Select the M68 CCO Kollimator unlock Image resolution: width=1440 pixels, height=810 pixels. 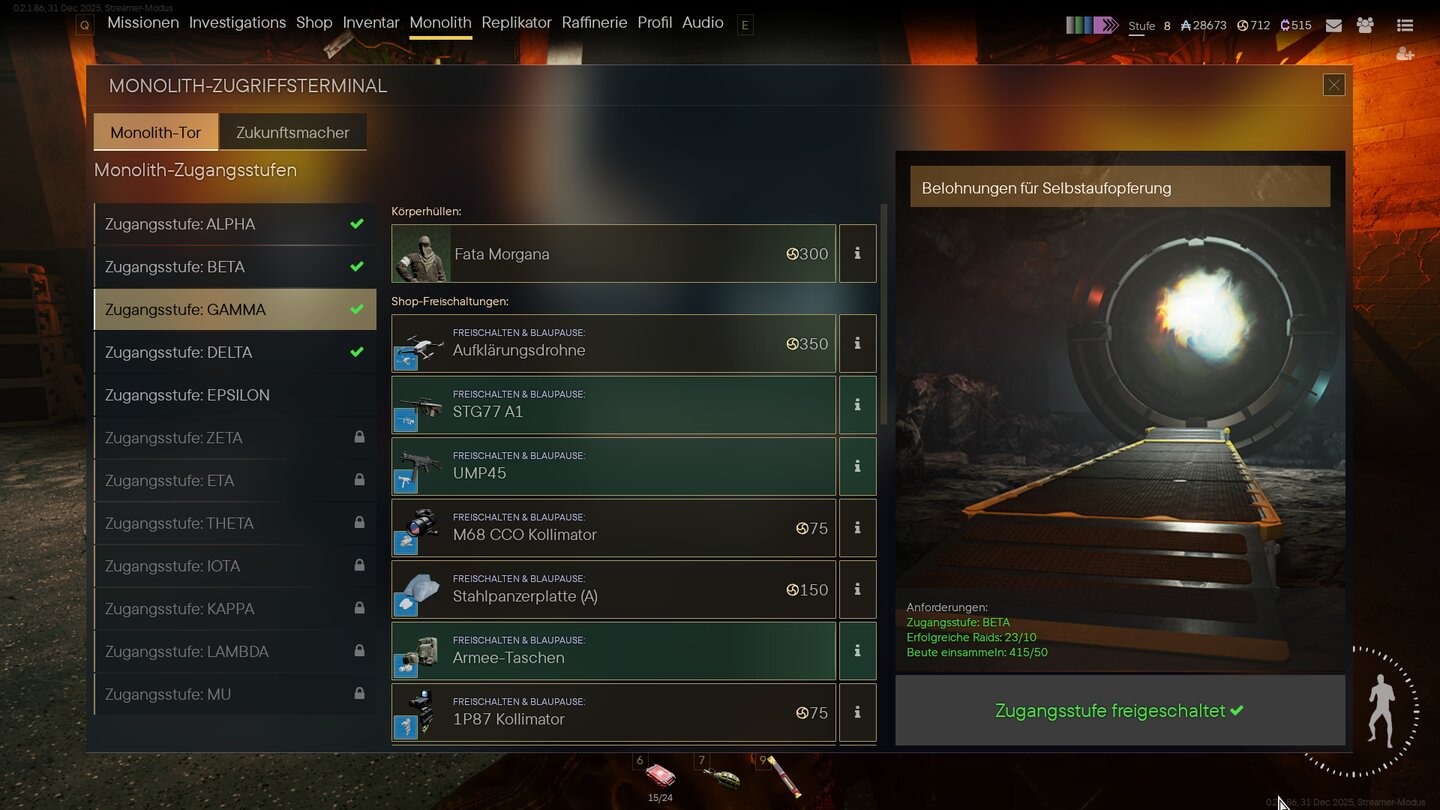pyautogui.click(x=613, y=528)
